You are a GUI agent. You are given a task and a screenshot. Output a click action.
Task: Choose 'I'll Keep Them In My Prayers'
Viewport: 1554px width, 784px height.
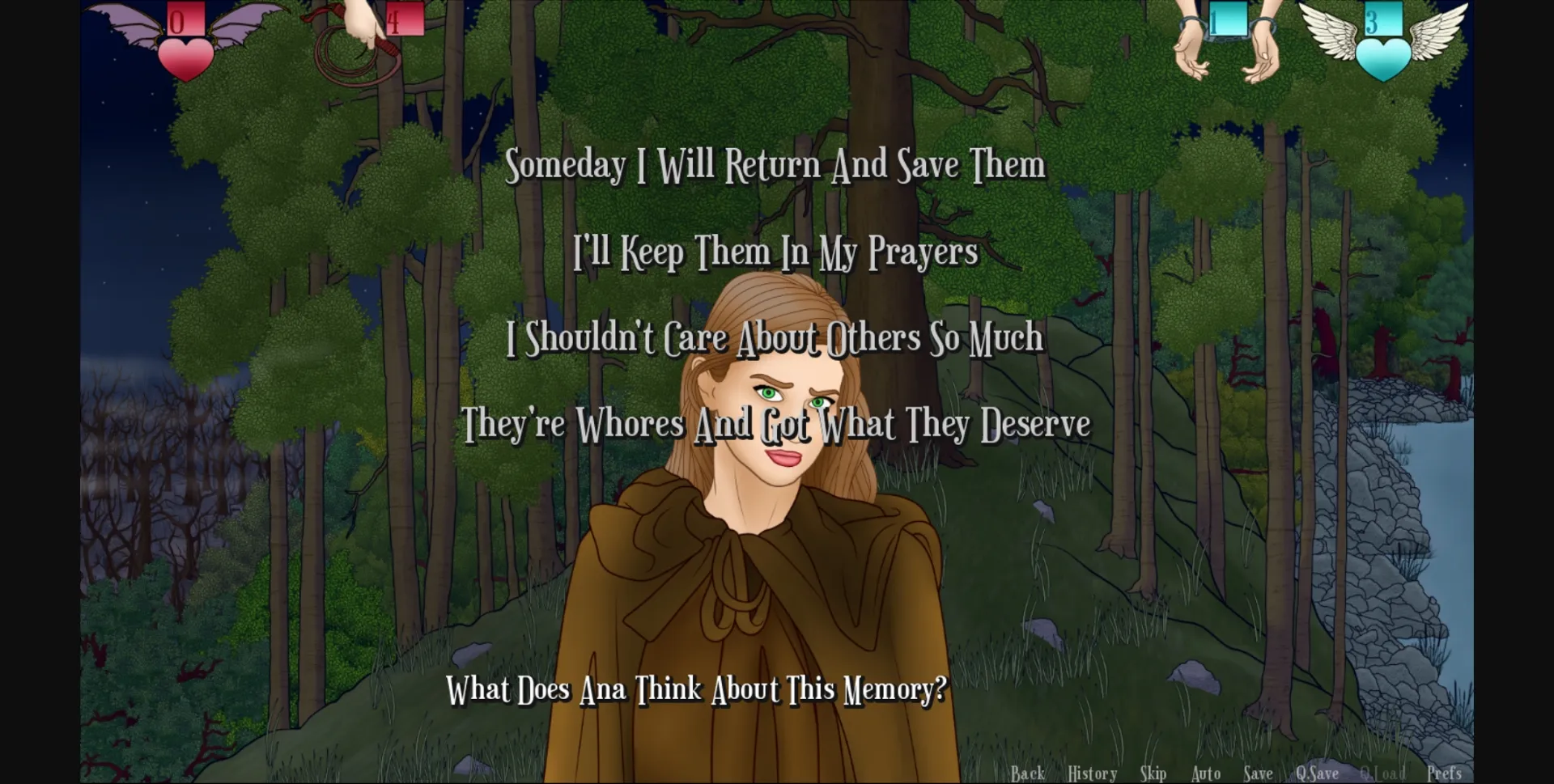click(775, 252)
